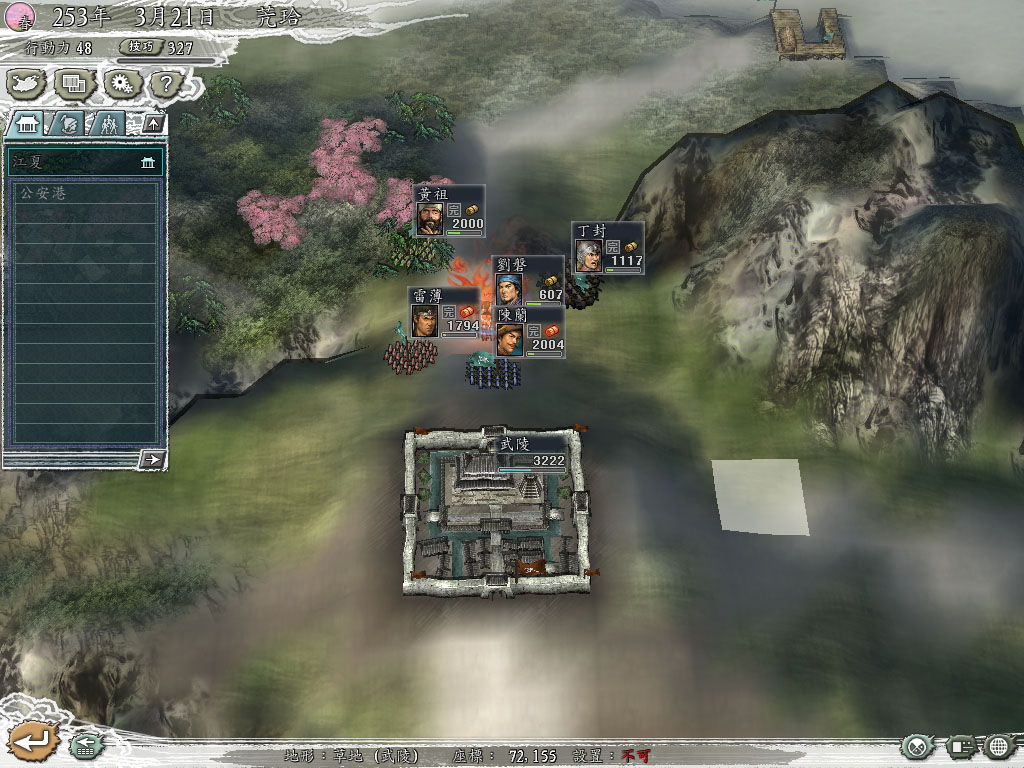Image resolution: width=1024 pixels, height=768 pixels.
Task: Select 雷薄's army unit panel
Action: tap(444, 312)
